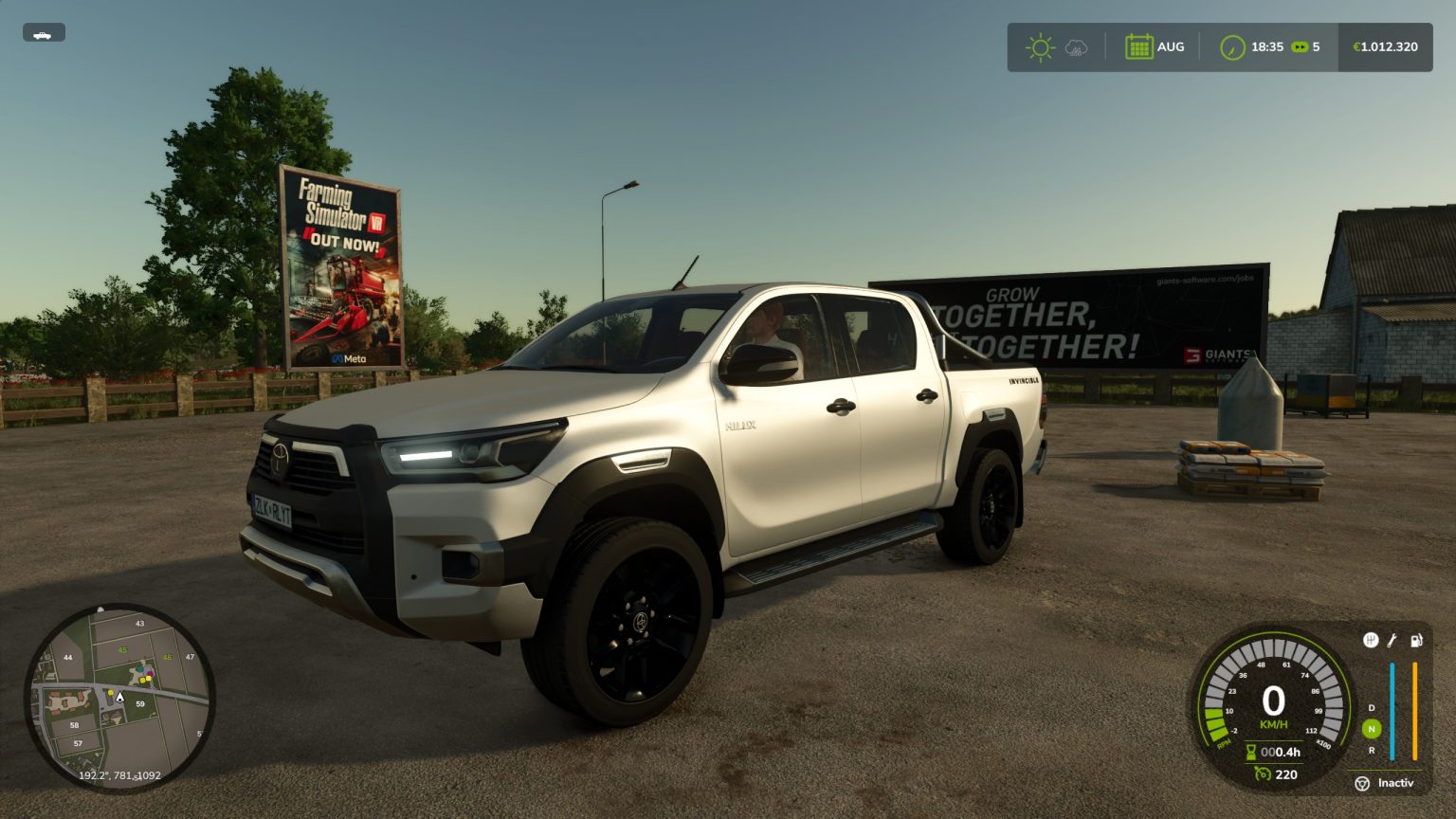Toggle the fast-forward time scale showing 5

pos(1305,45)
